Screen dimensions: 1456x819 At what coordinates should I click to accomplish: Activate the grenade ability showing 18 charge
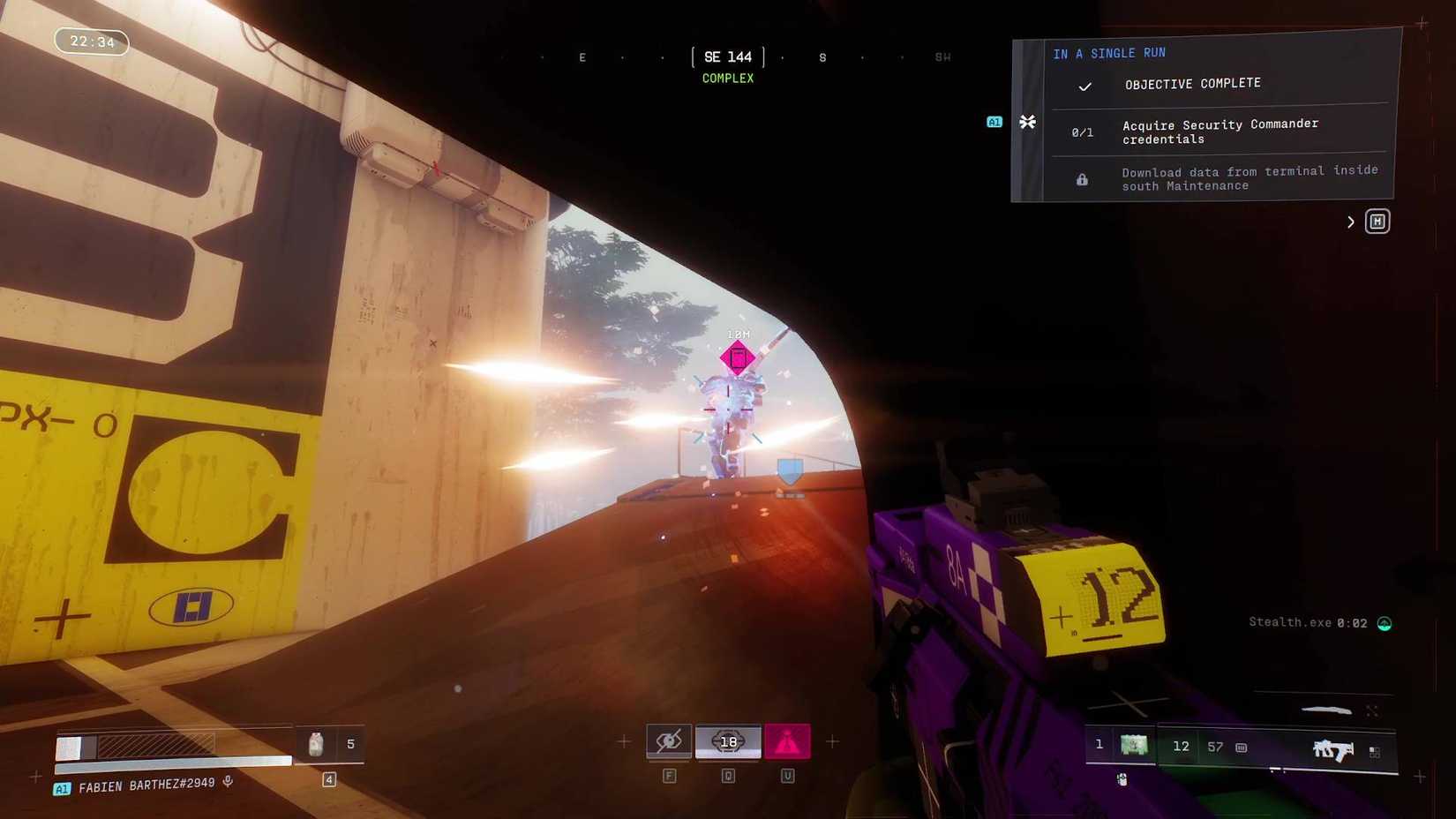pos(728,741)
